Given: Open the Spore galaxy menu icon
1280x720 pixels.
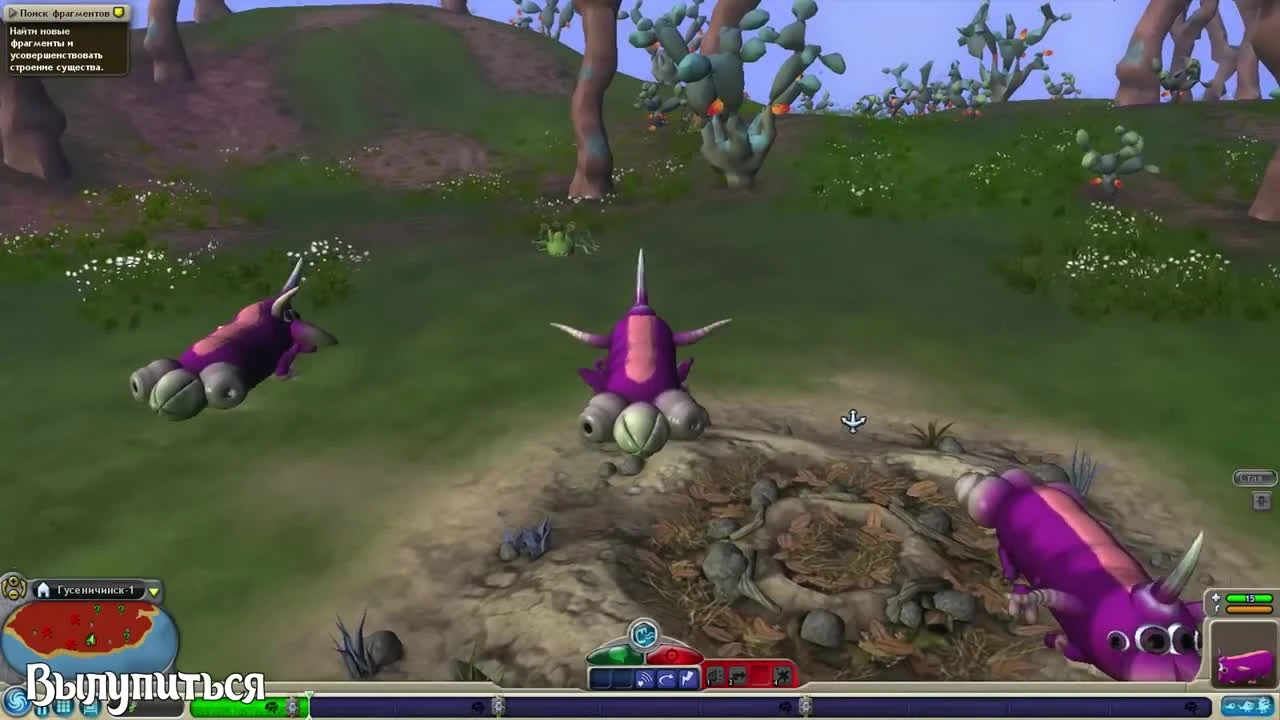Looking at the screenshot, I should pyautogui.click(x=16, y=703).
